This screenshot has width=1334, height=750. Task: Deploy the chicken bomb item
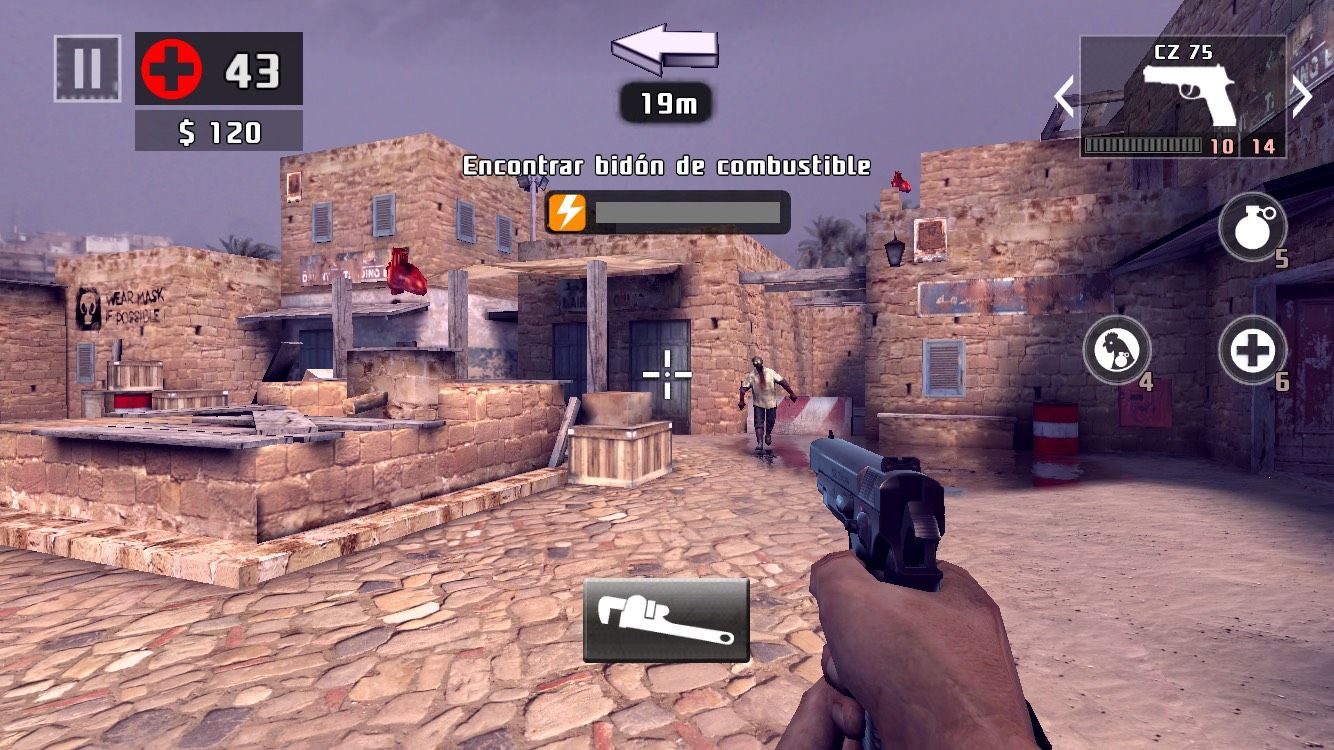click(x=1117, y=349)
